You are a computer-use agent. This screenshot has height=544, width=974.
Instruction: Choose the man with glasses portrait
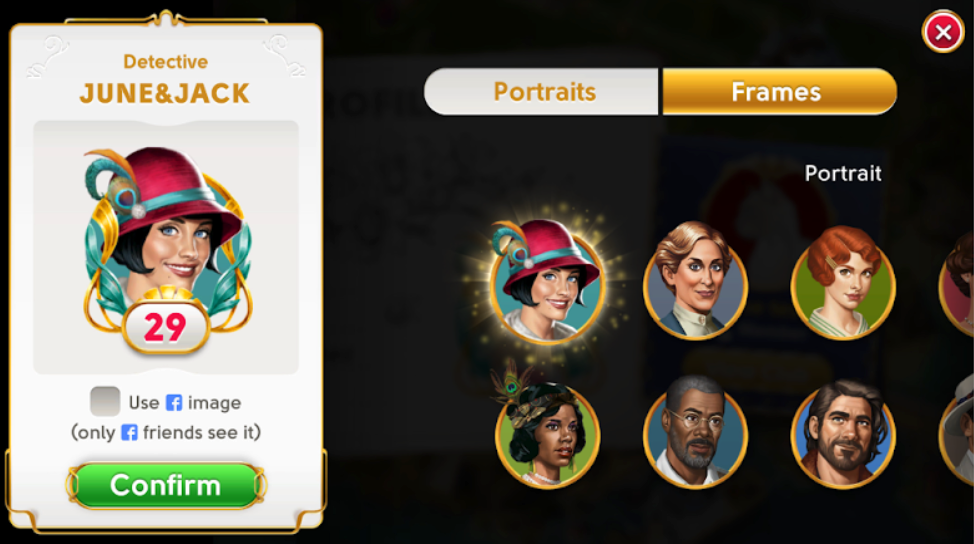695,433
